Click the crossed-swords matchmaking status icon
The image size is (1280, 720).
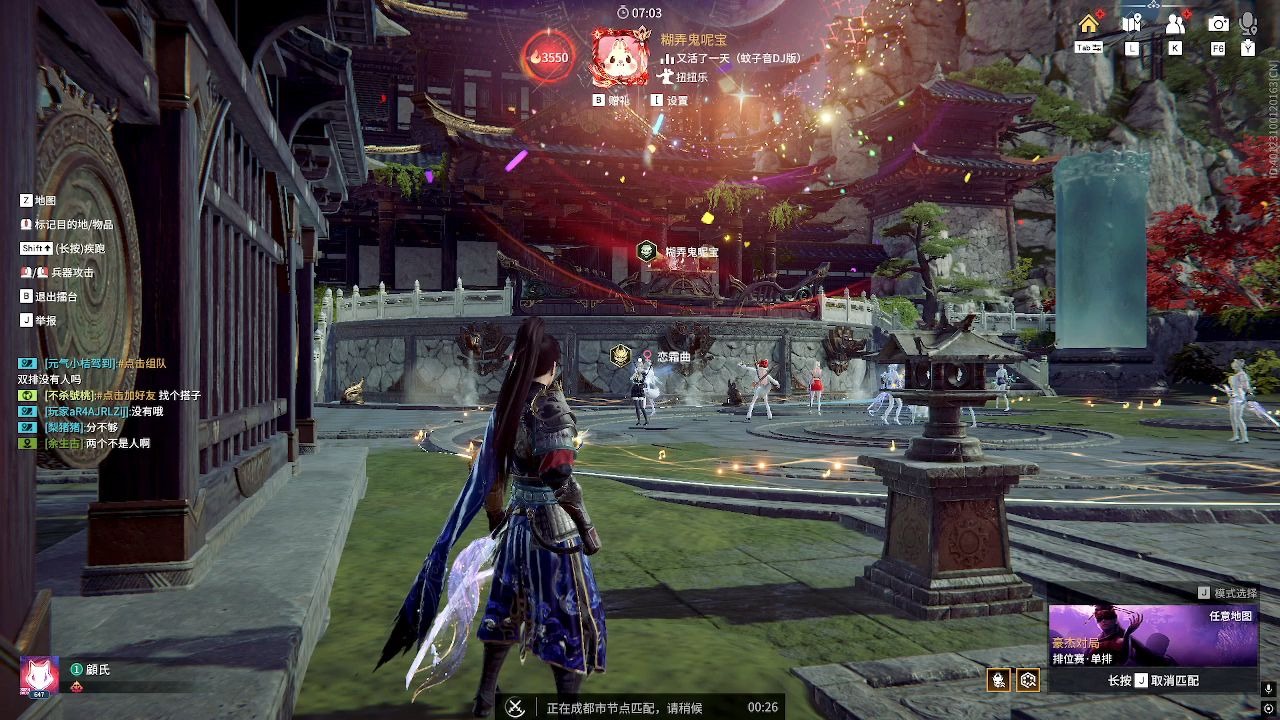point(516,707)
